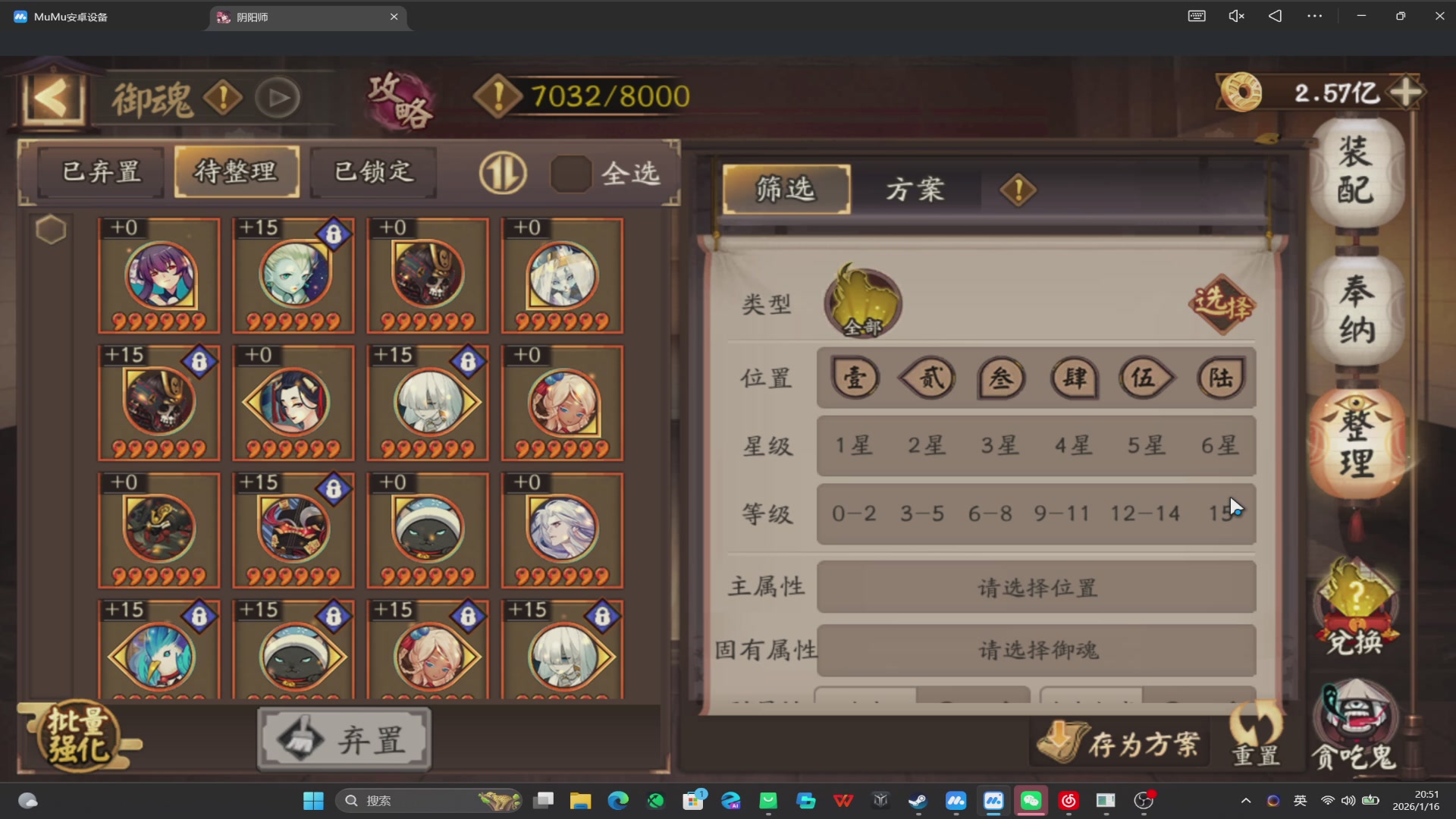Open the 请选择位置 main attribute dropdown
The width and height of the screenshot is (1456, 819).
tap(1037, 586)
